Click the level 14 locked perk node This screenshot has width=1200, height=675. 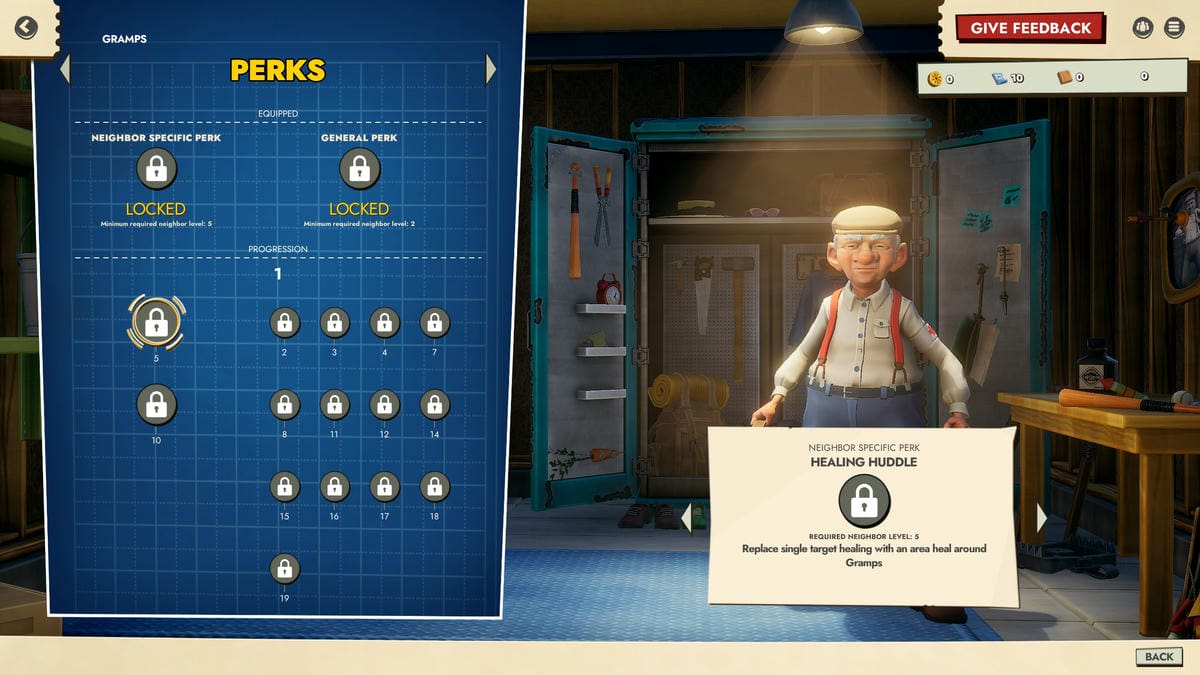click(434, 405)
